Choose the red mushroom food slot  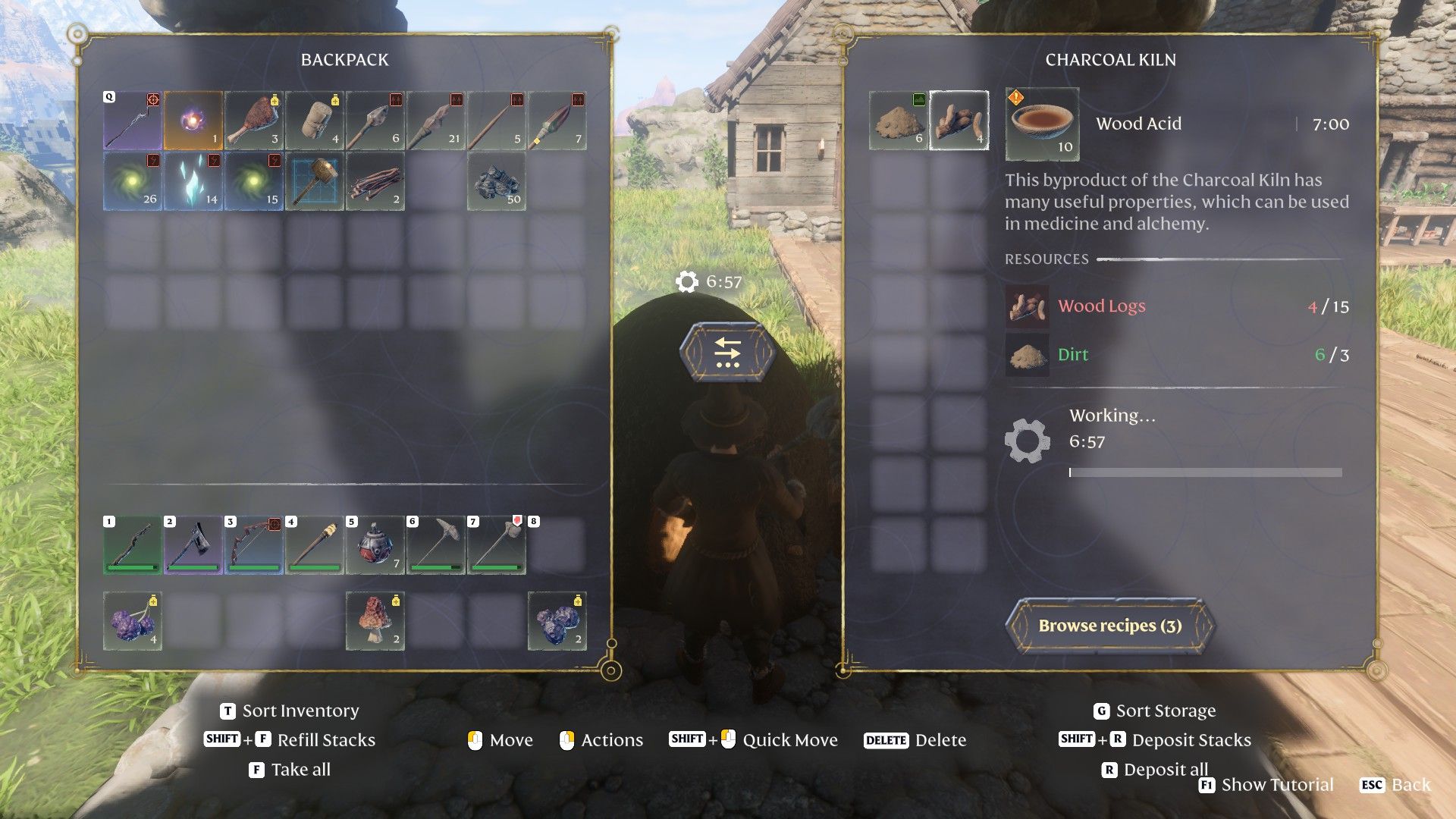point(375,621)
